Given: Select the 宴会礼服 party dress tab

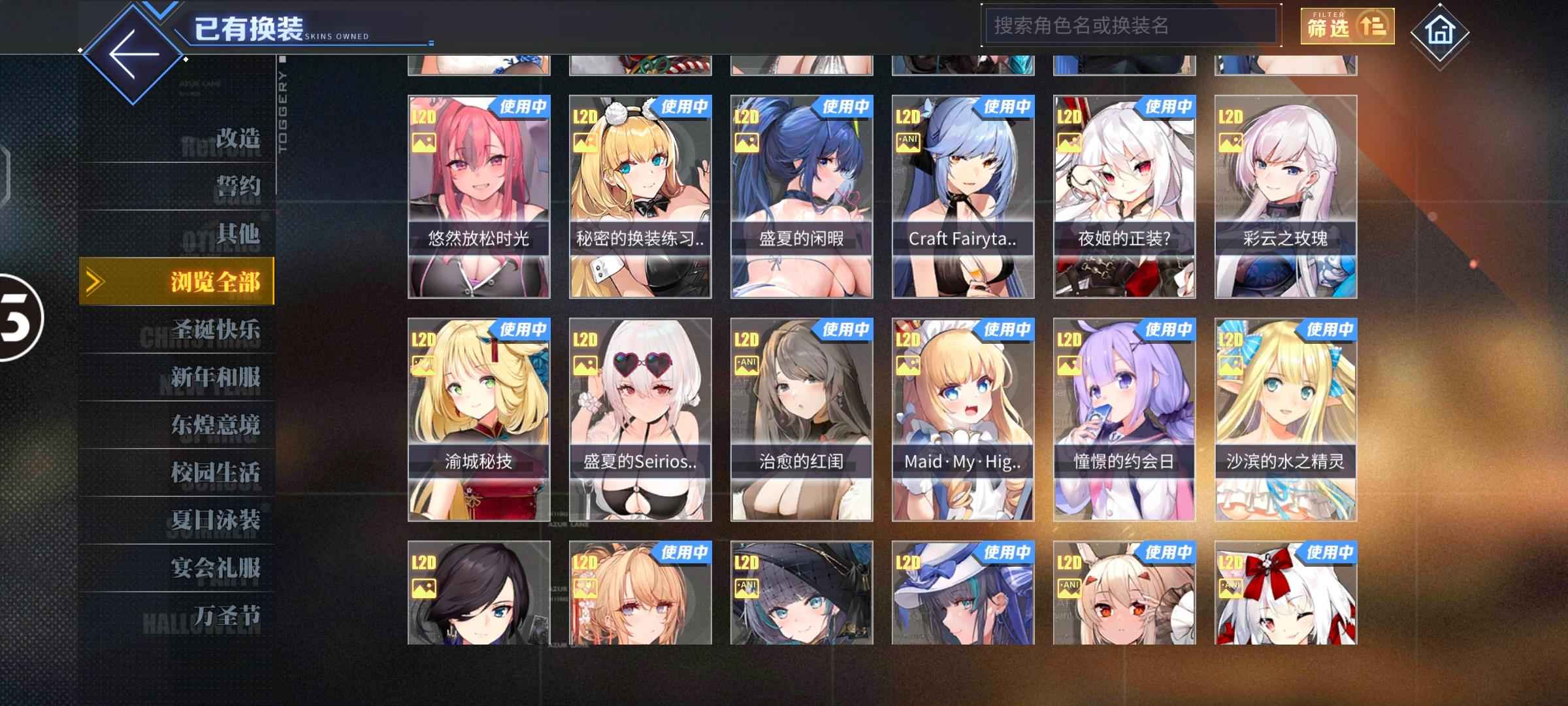Looking at the screenshot, I should coord(216,568).
